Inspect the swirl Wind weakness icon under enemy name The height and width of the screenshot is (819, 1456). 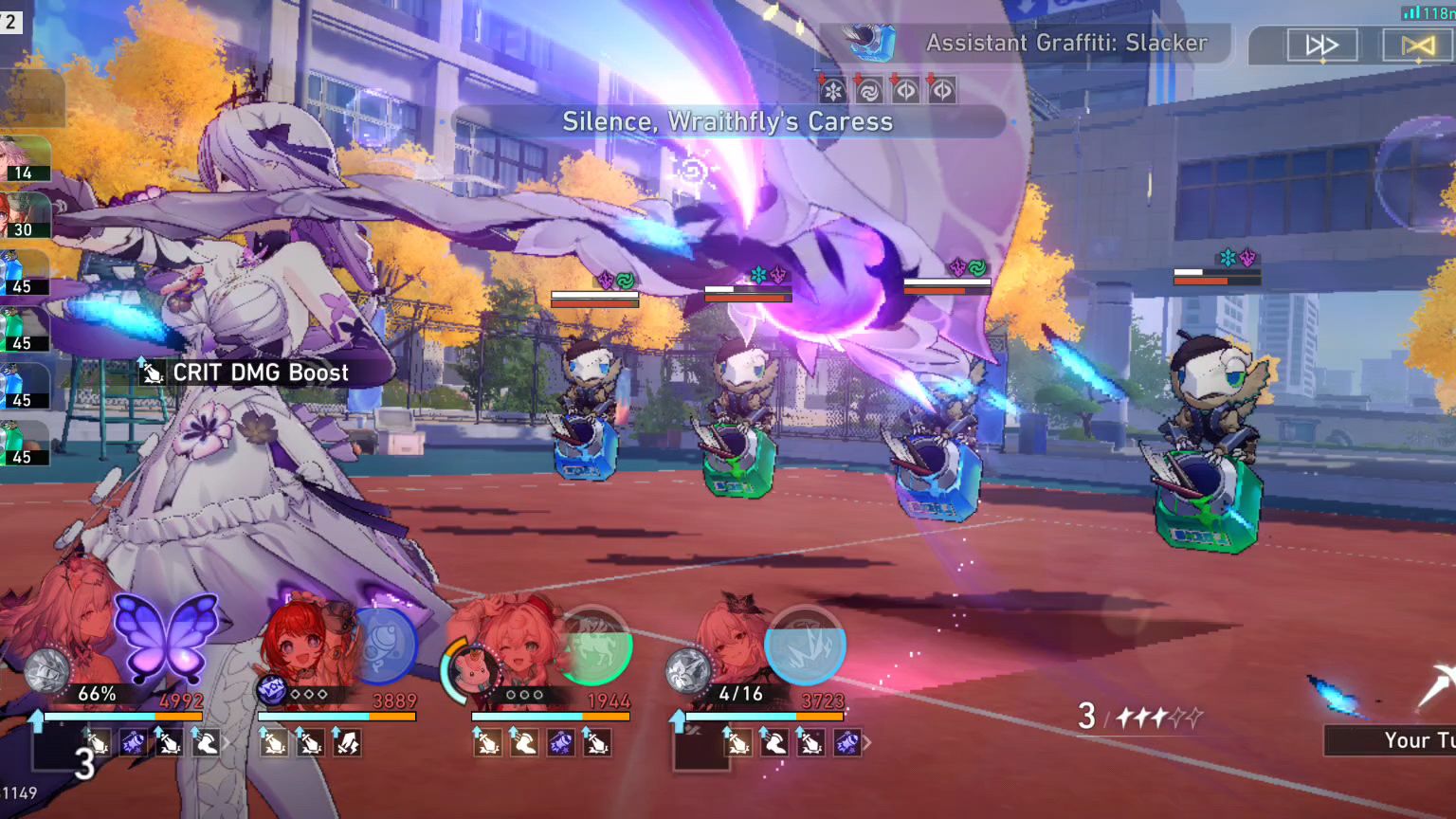click(x=868, y=91)
